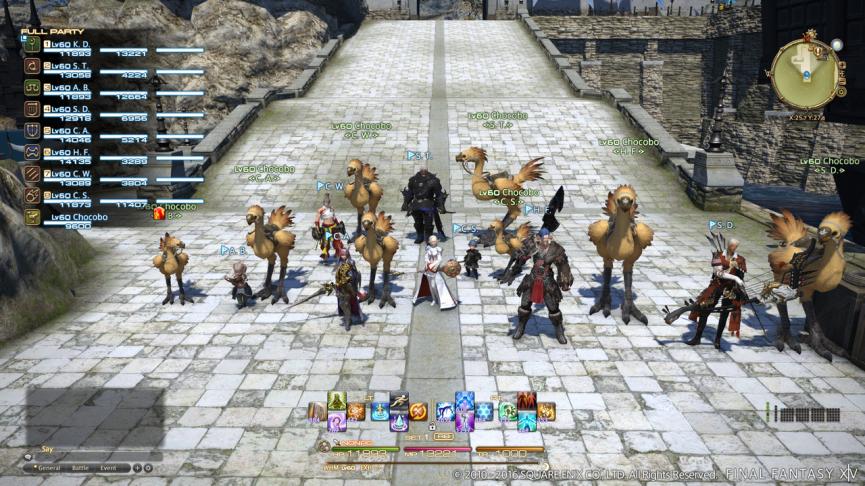Choose A. B. from the party list
The image size is (865, 486).
(72, 87)
